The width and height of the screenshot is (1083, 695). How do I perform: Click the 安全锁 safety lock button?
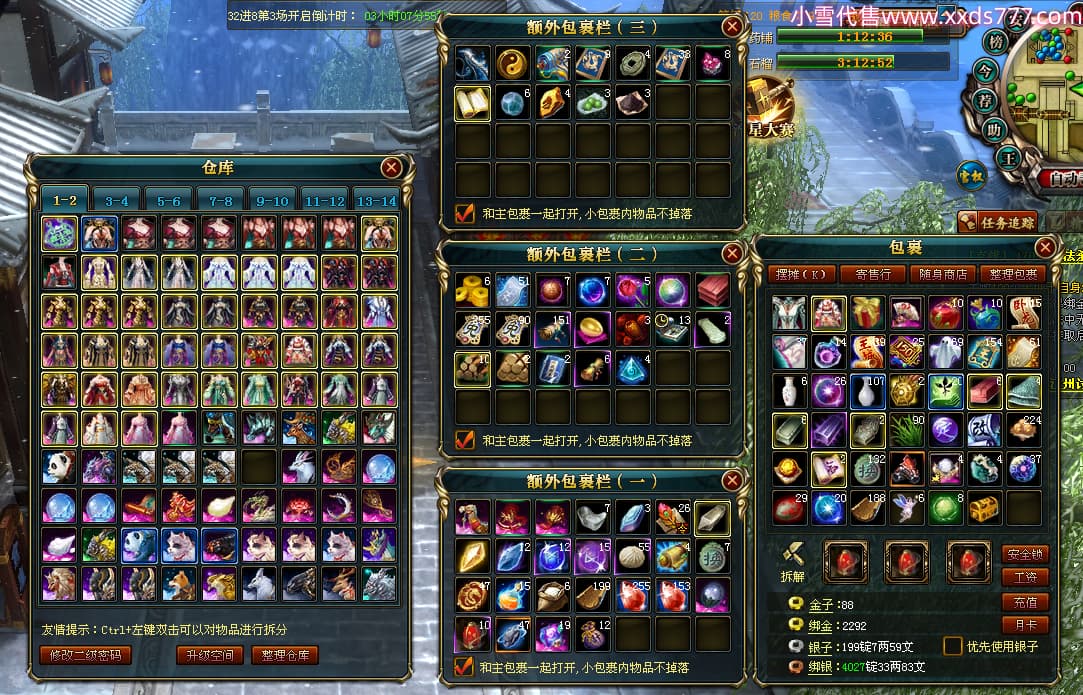[1025, 554]
